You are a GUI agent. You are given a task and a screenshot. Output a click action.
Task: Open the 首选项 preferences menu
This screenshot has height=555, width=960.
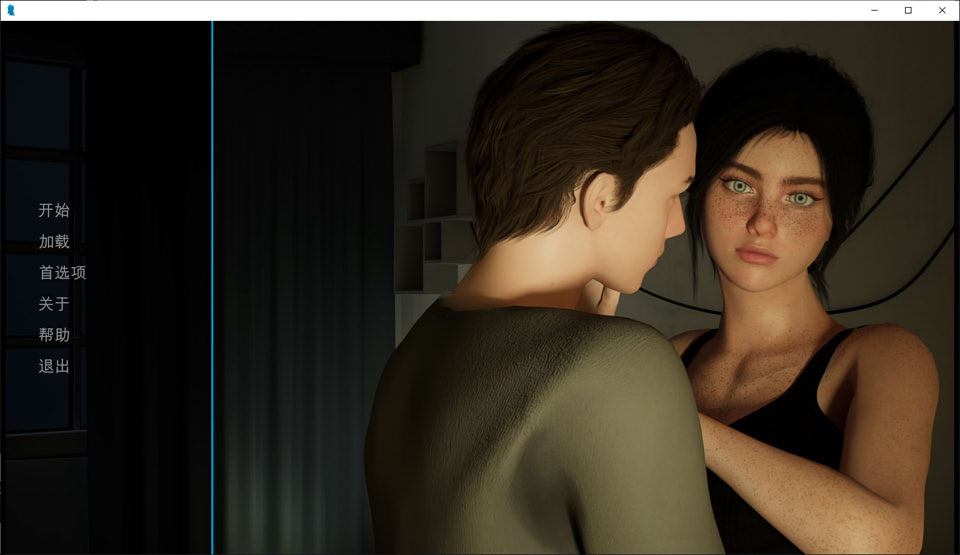point(62,272)
